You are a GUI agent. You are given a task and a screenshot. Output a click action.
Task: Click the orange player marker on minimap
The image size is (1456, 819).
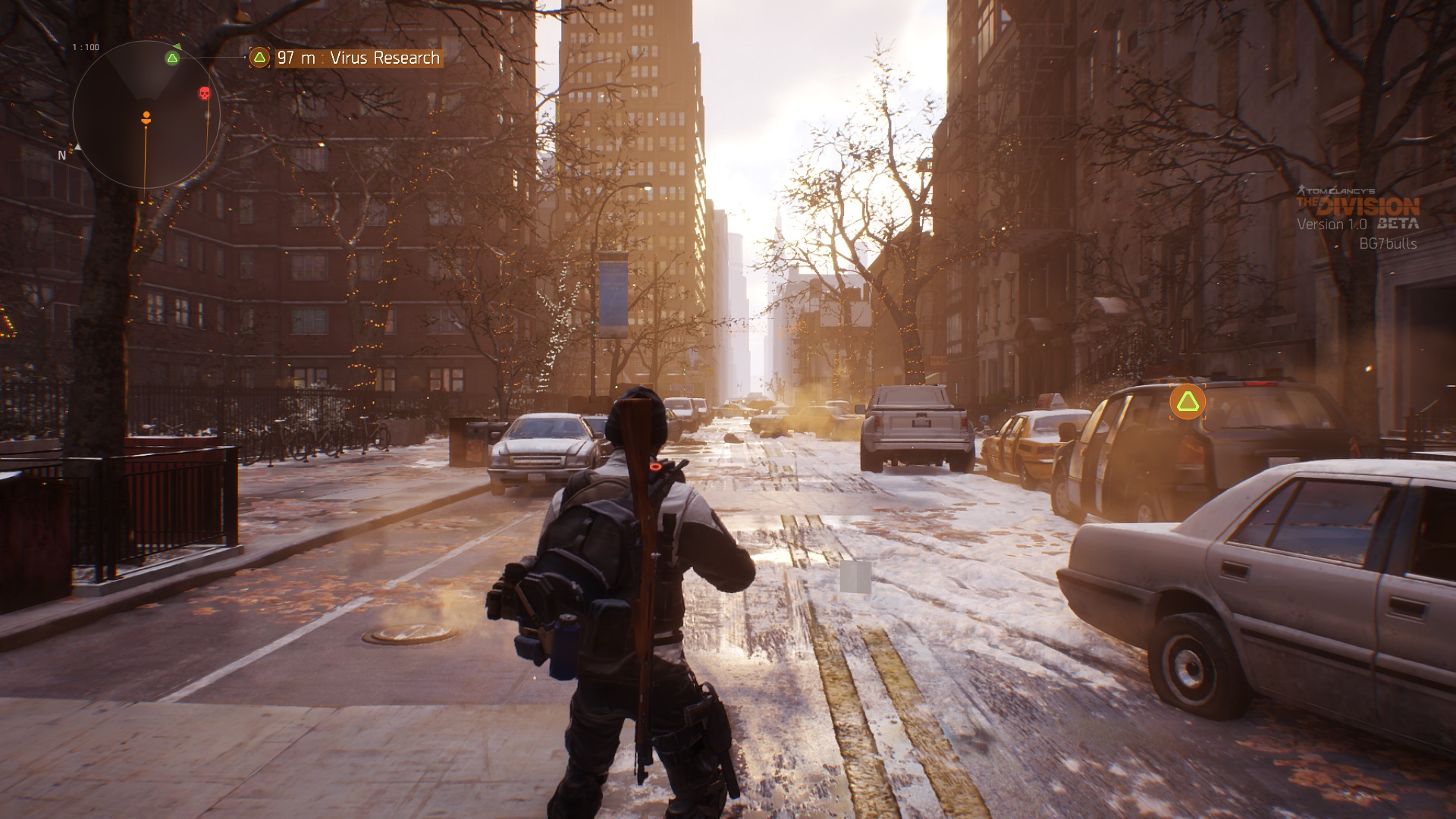[x=146, y=117]
